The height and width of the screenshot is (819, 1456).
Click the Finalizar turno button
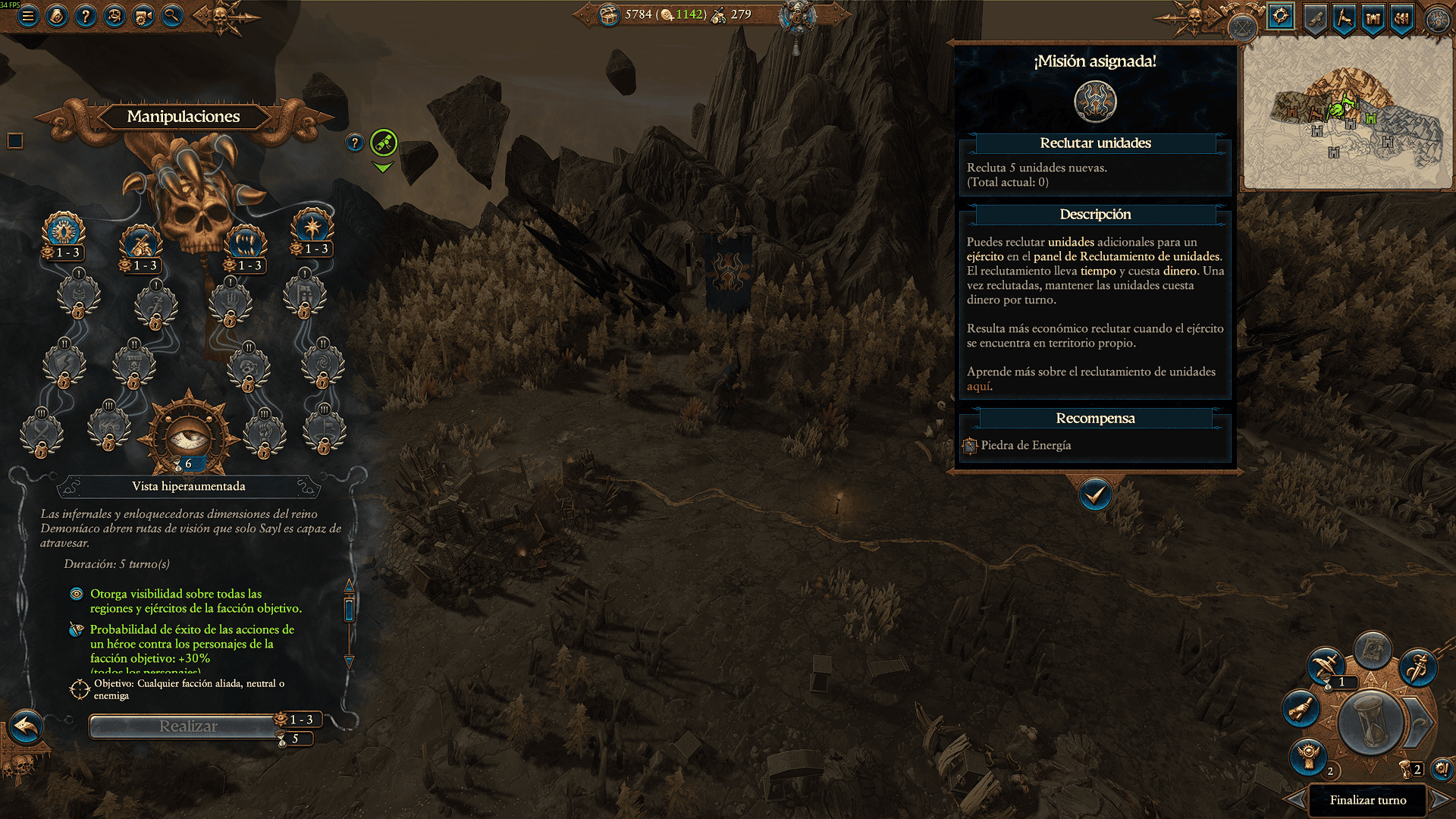[x=1367, y=800]
